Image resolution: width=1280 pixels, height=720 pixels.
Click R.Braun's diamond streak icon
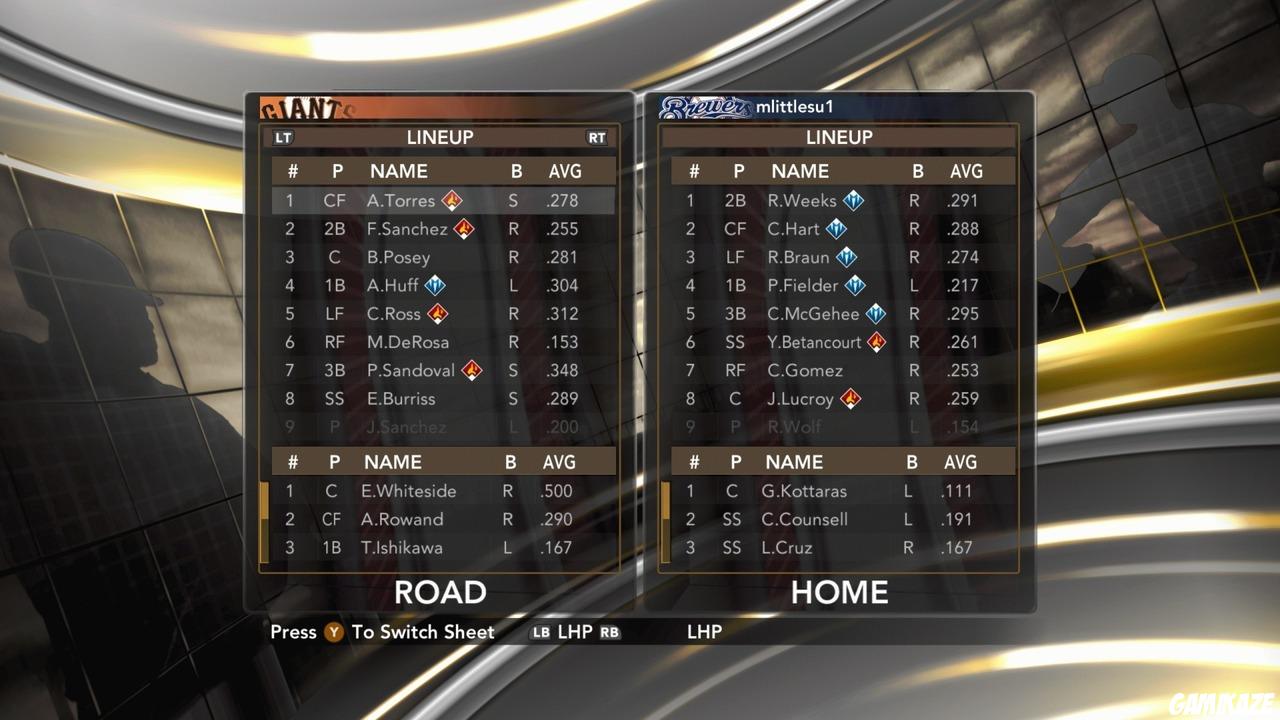tap(846, 257)
